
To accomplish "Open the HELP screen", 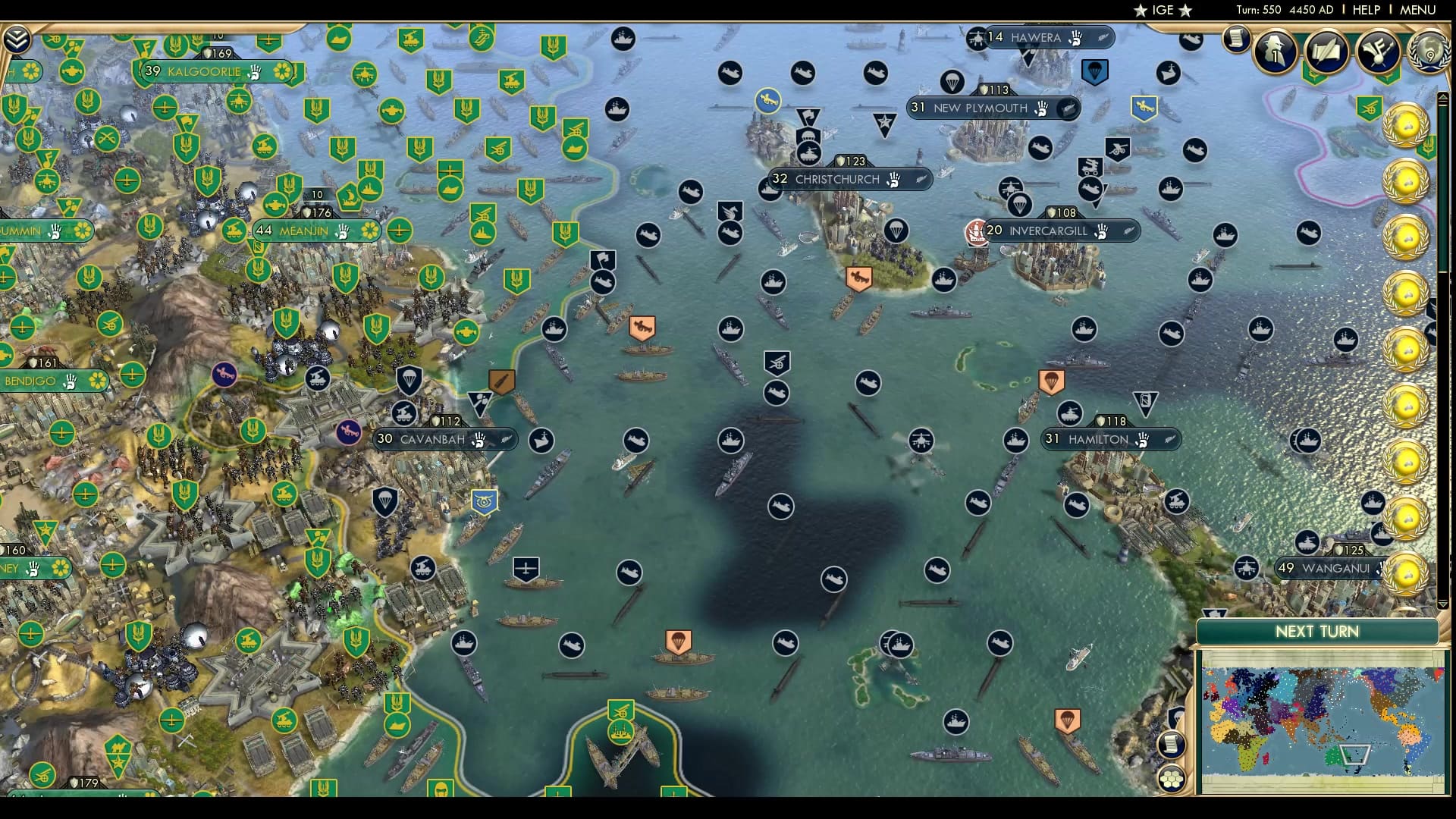I will pyautogui.click(x=1365, y=10).
